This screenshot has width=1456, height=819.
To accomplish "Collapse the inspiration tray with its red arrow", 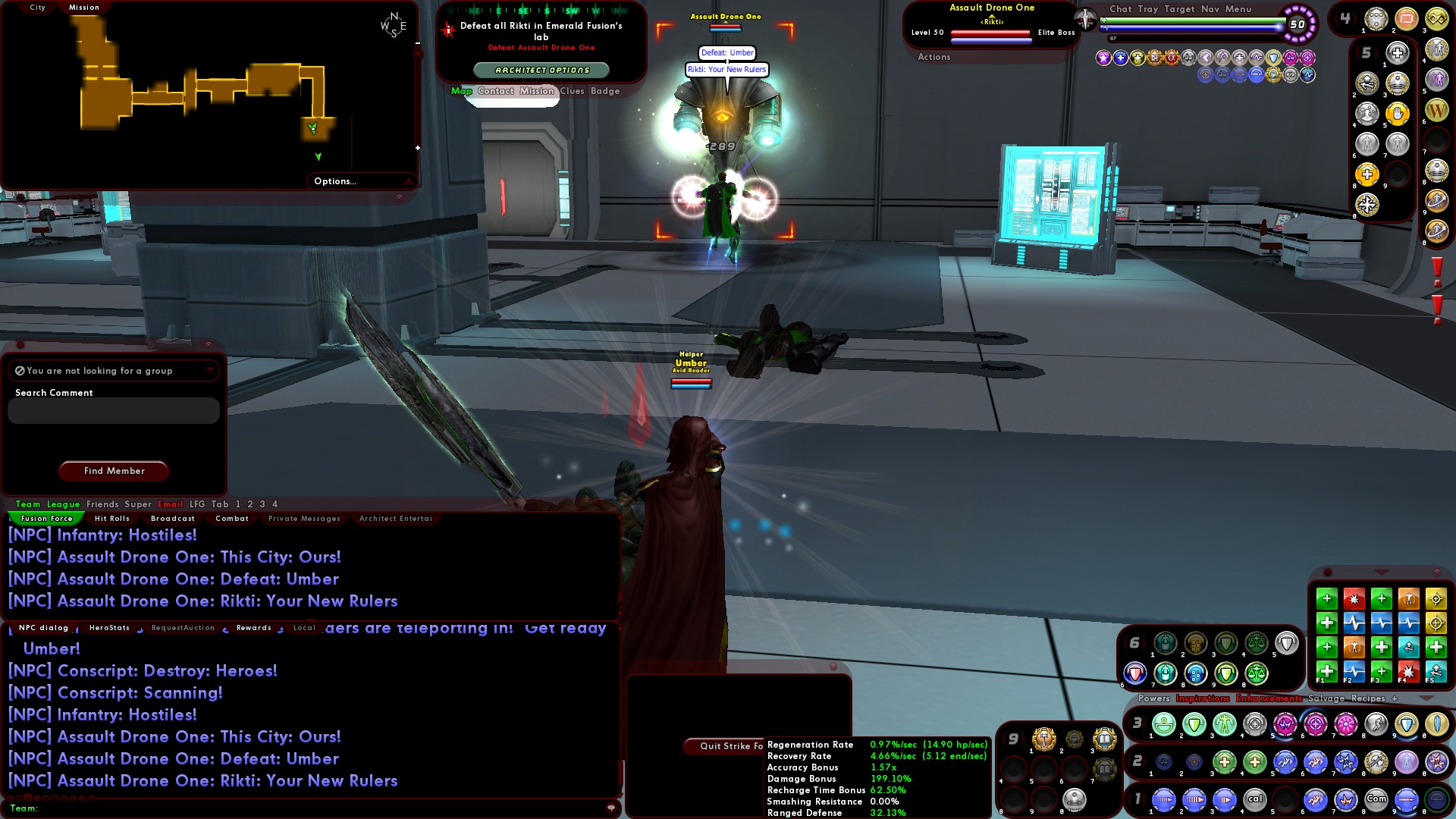I will [1380, 572].
